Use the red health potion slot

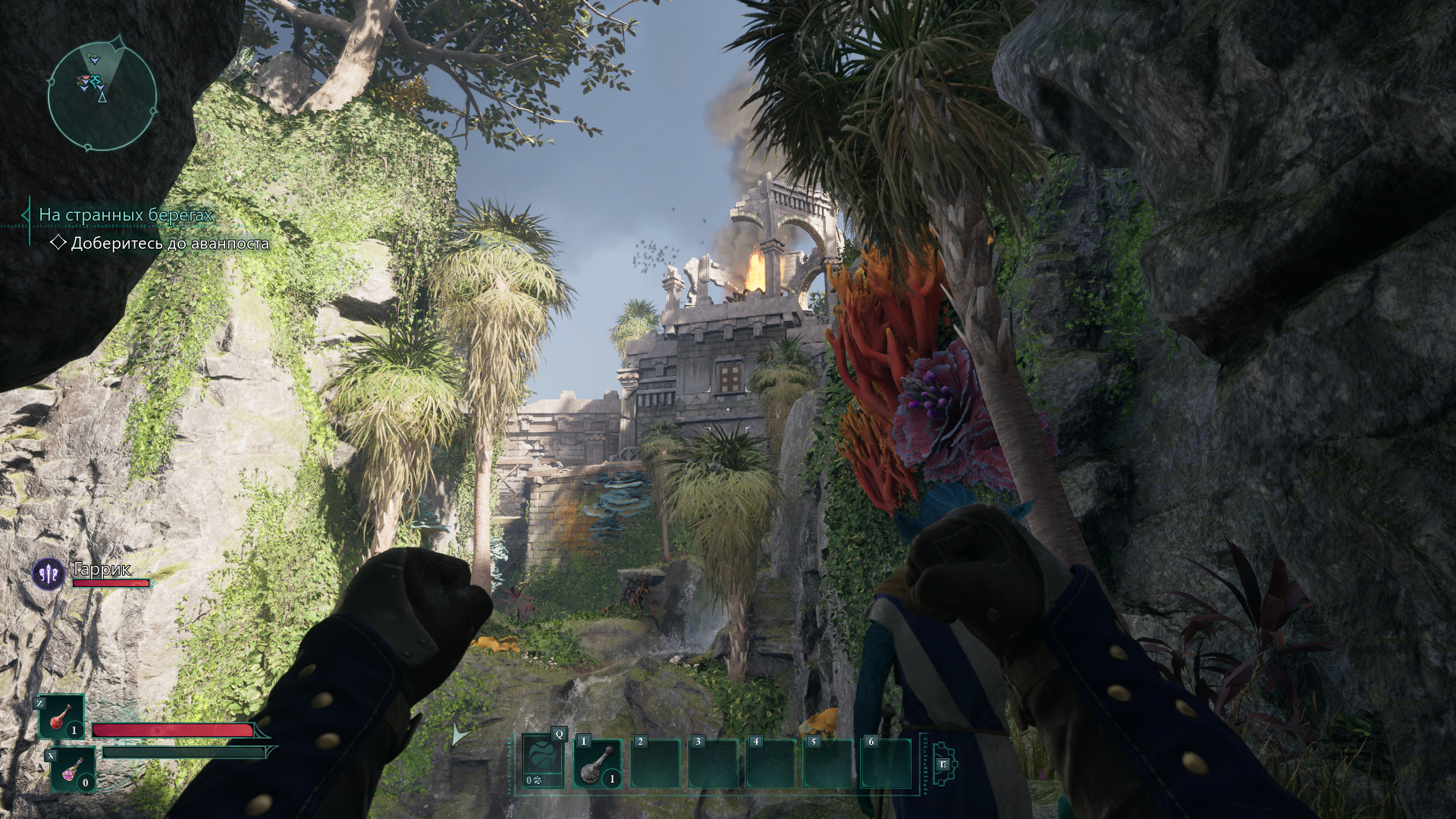click(61, 717)
